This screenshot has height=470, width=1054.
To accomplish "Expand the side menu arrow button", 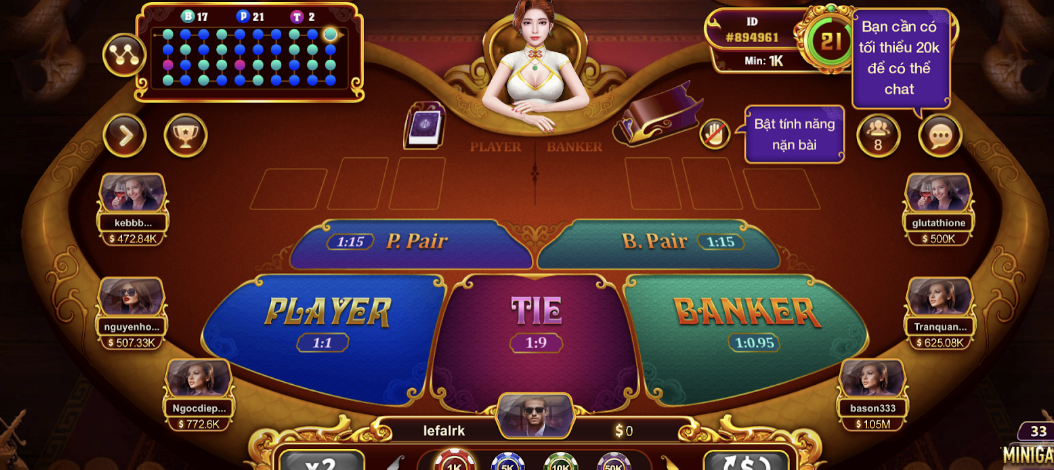I will 125,135.
